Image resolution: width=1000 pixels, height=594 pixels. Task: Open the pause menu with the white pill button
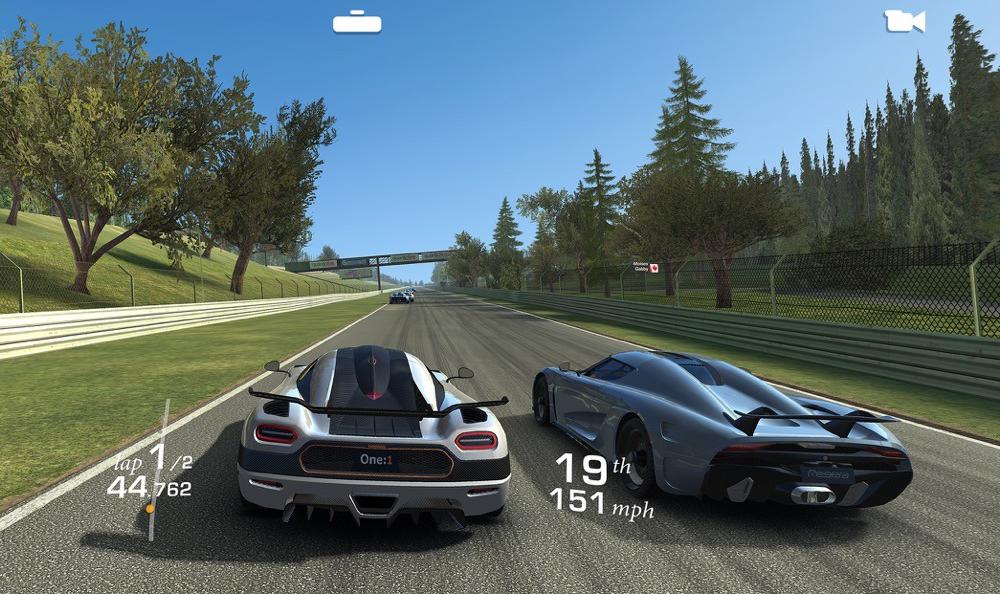click(357, 22)
